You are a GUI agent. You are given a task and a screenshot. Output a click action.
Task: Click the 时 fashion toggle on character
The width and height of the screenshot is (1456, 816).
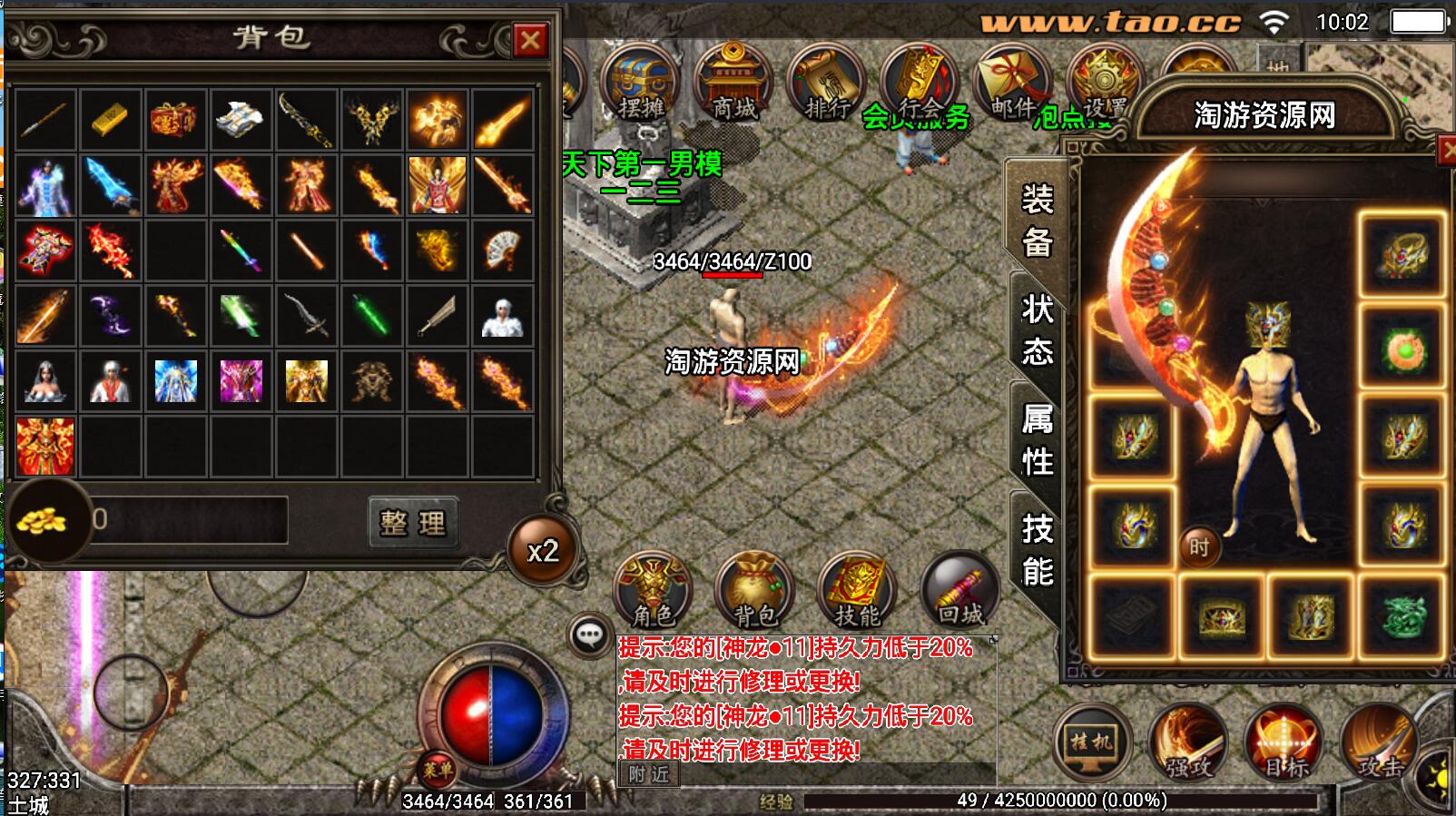tap(1199, 546)
